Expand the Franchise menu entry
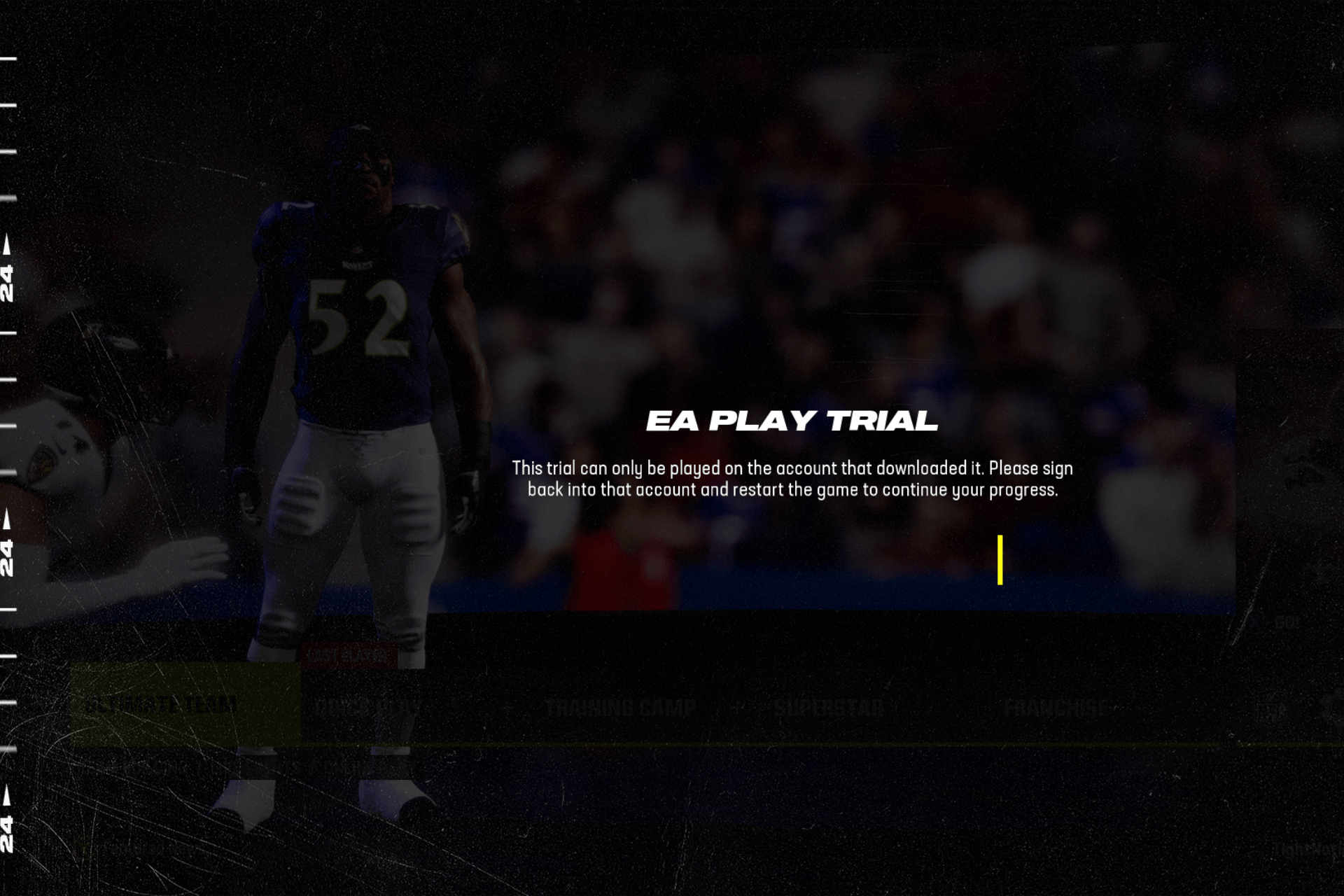Viewport: 1344px width, 896px height. (1057, 707)
